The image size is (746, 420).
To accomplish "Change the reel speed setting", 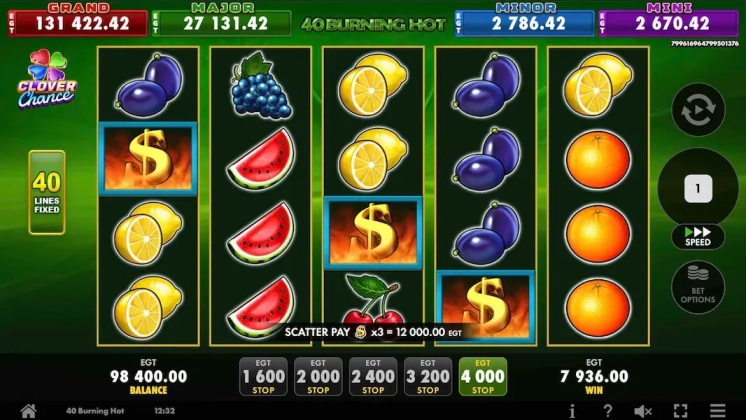I will (698, 237).
